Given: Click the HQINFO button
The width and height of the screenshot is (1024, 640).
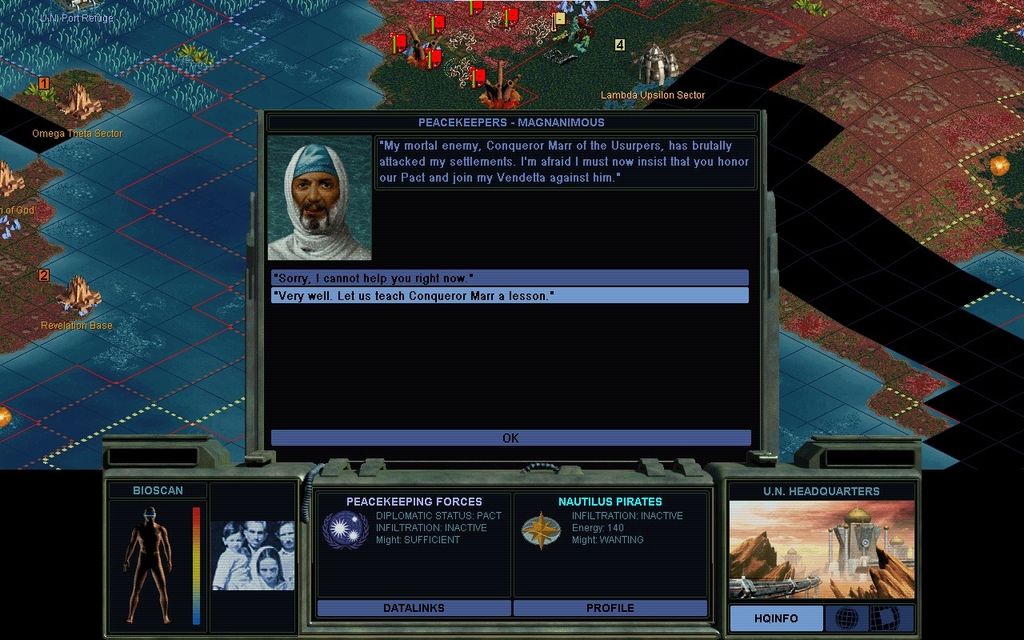Looking at the screenshot, I should coord(775,618).
